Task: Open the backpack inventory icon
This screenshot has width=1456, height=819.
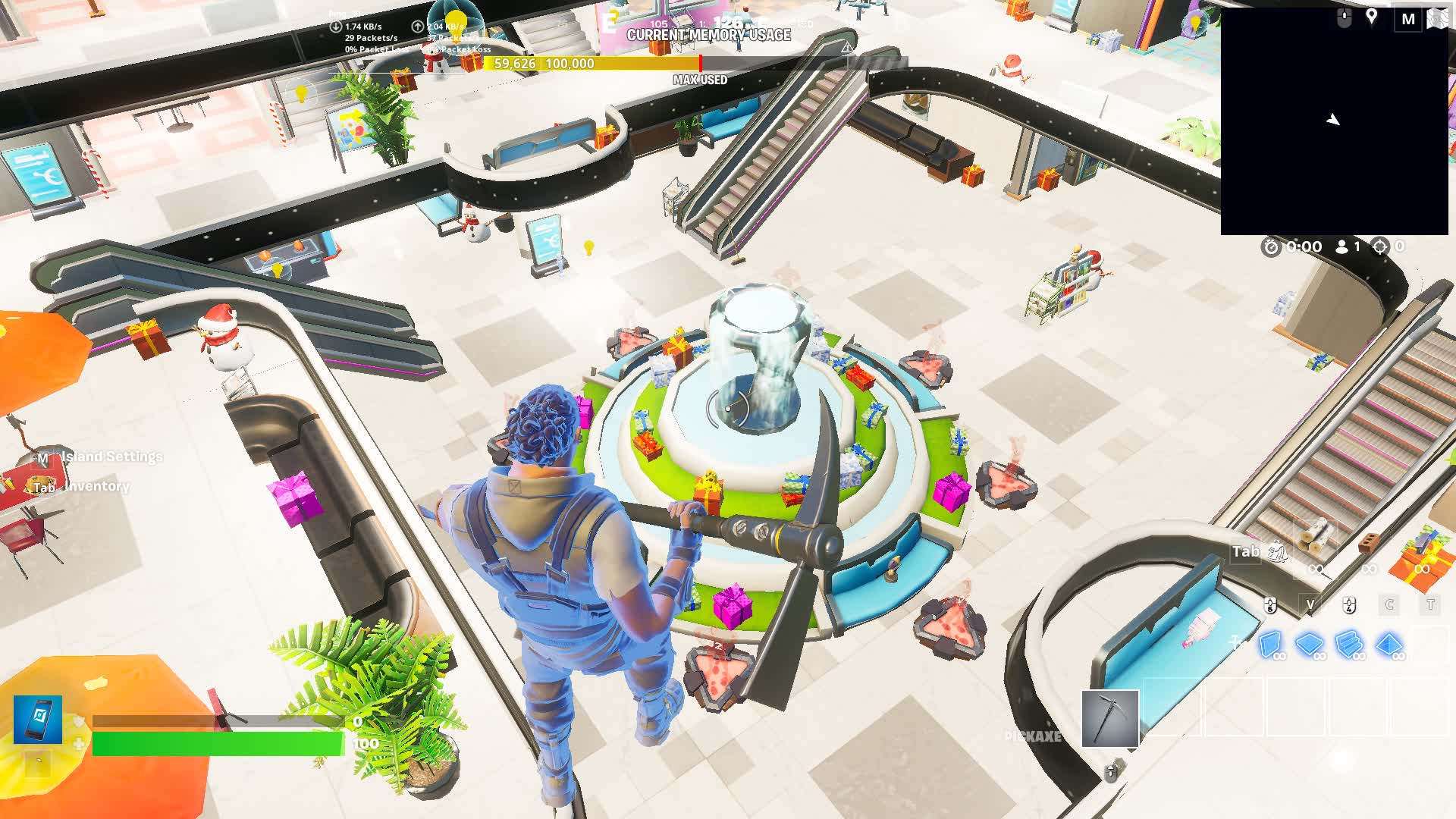Action: tap(1279, 552)
